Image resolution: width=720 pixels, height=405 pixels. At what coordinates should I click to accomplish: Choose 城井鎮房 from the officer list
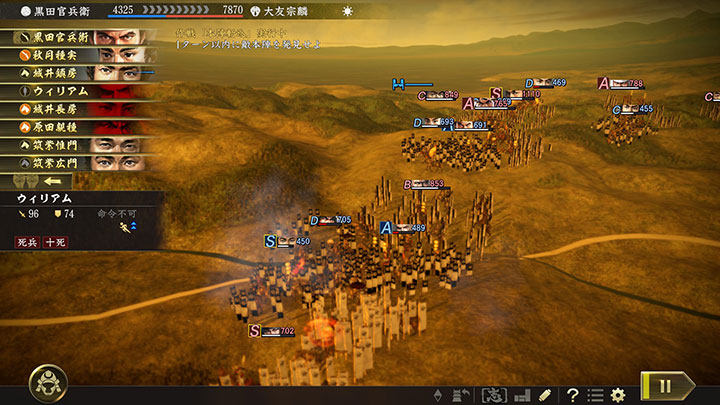tap(80, 73)
